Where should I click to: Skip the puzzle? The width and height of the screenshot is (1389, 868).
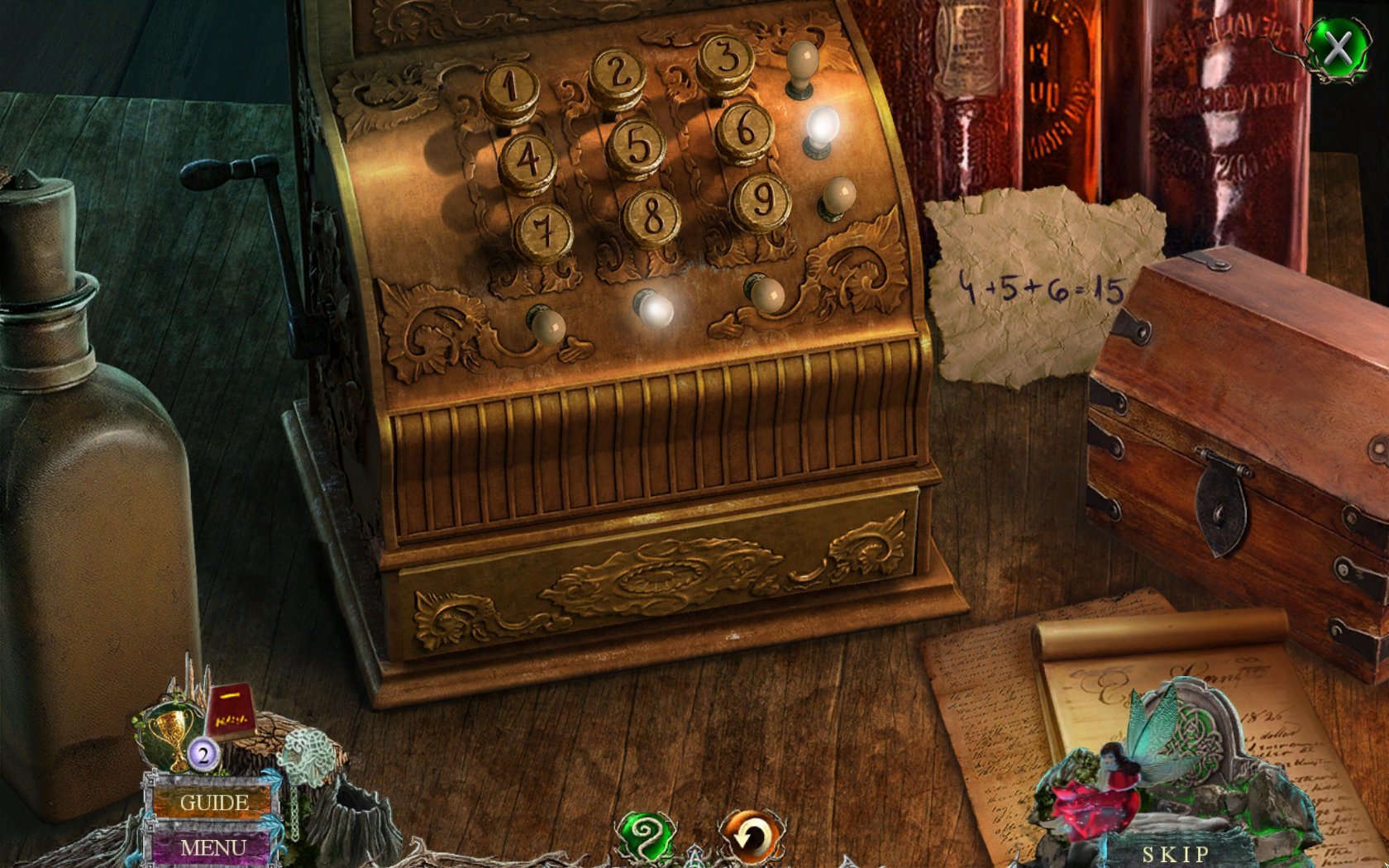tap(1176, 853)
